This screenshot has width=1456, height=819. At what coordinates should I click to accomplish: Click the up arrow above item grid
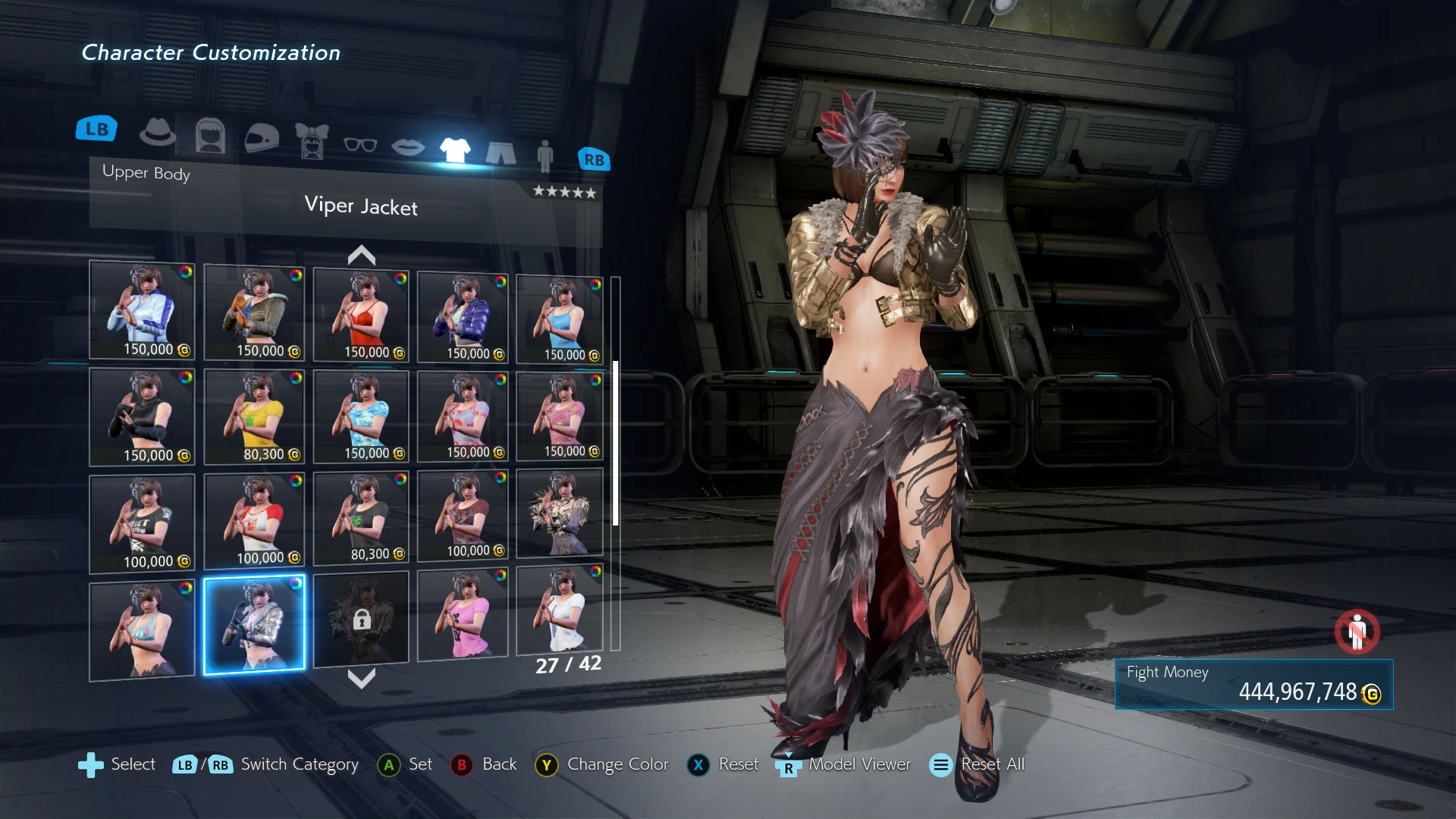[x=362, y=256]
